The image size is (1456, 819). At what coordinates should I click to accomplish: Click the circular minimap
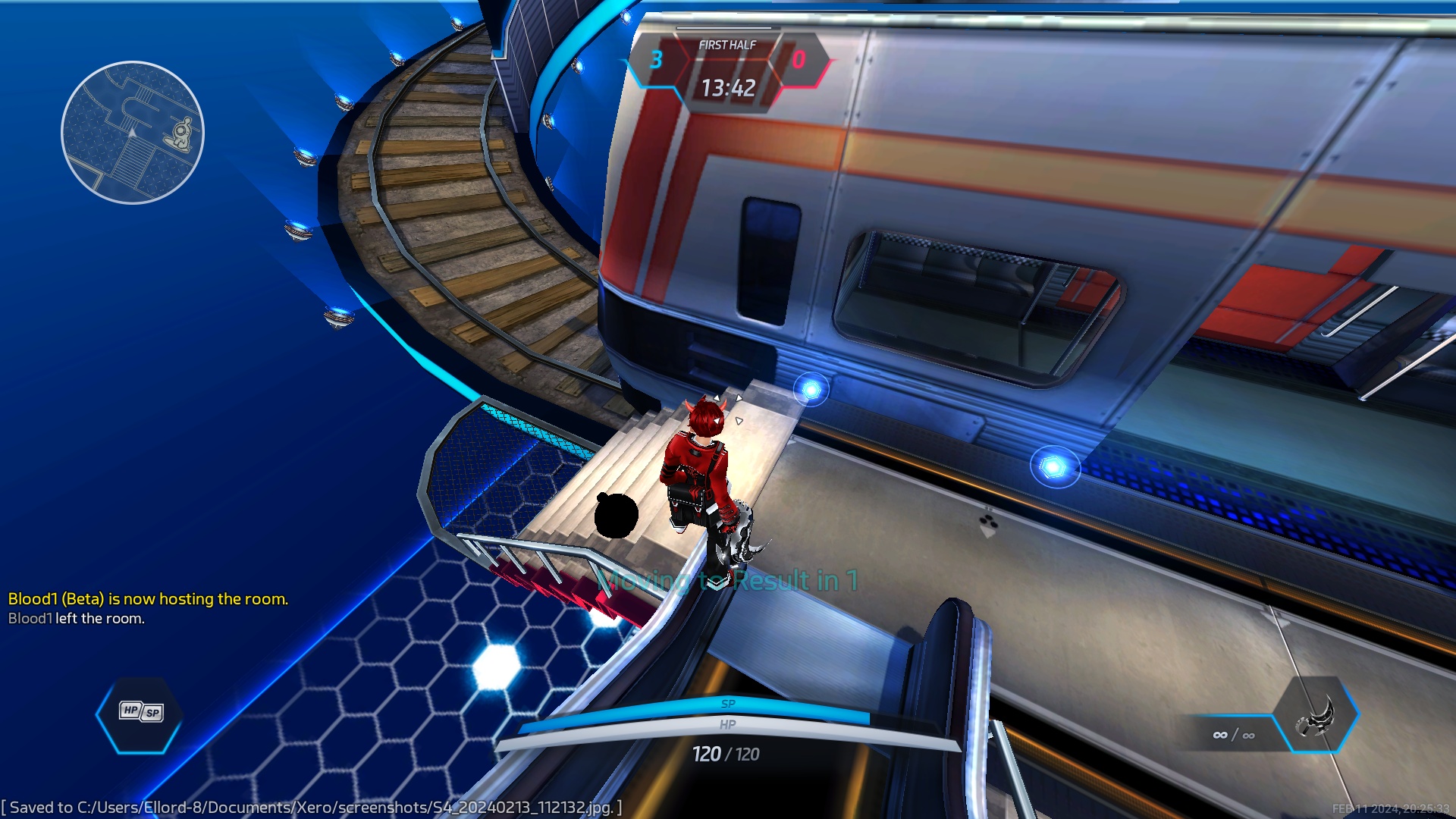(132, 133)
